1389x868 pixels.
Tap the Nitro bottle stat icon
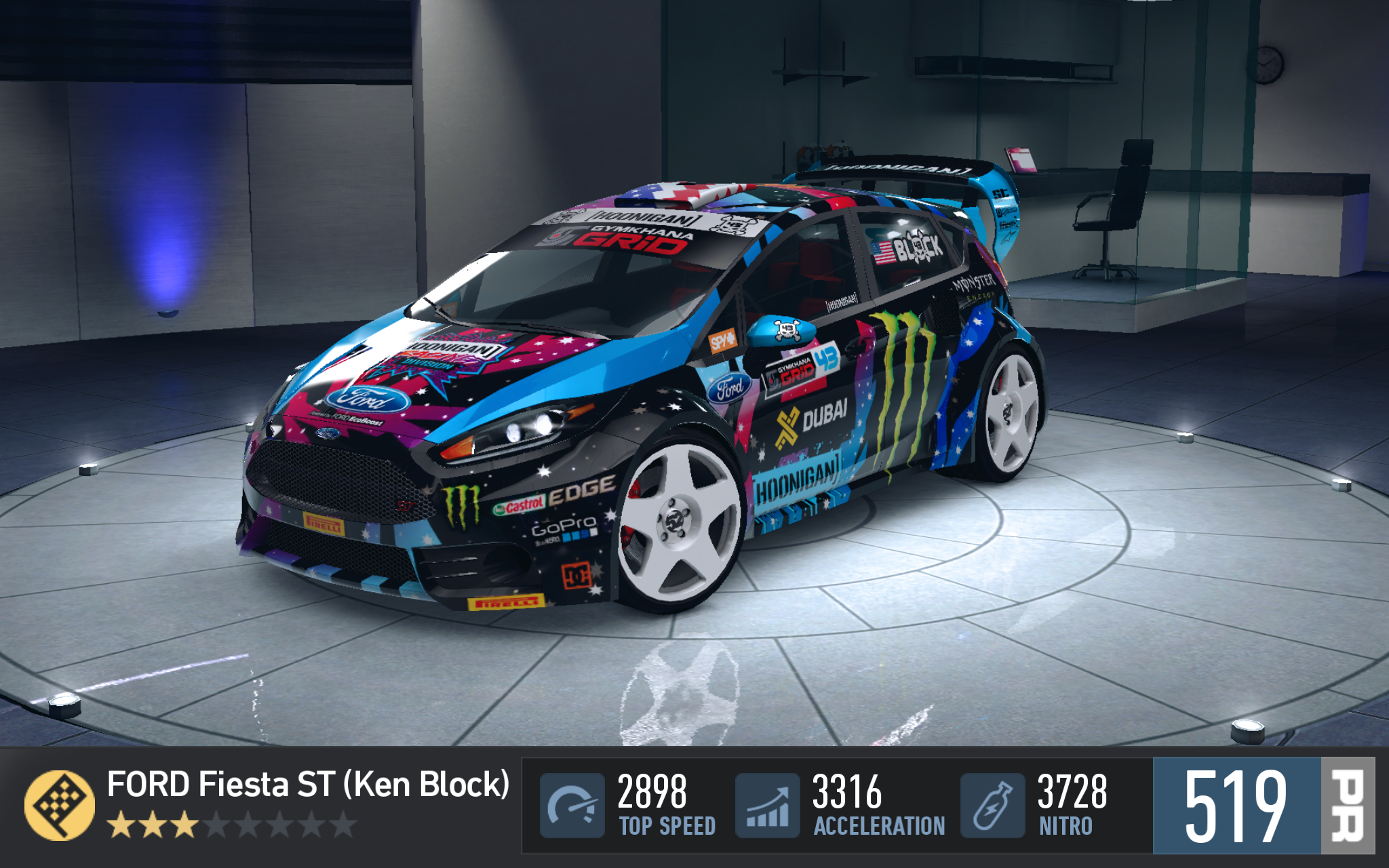992,805
